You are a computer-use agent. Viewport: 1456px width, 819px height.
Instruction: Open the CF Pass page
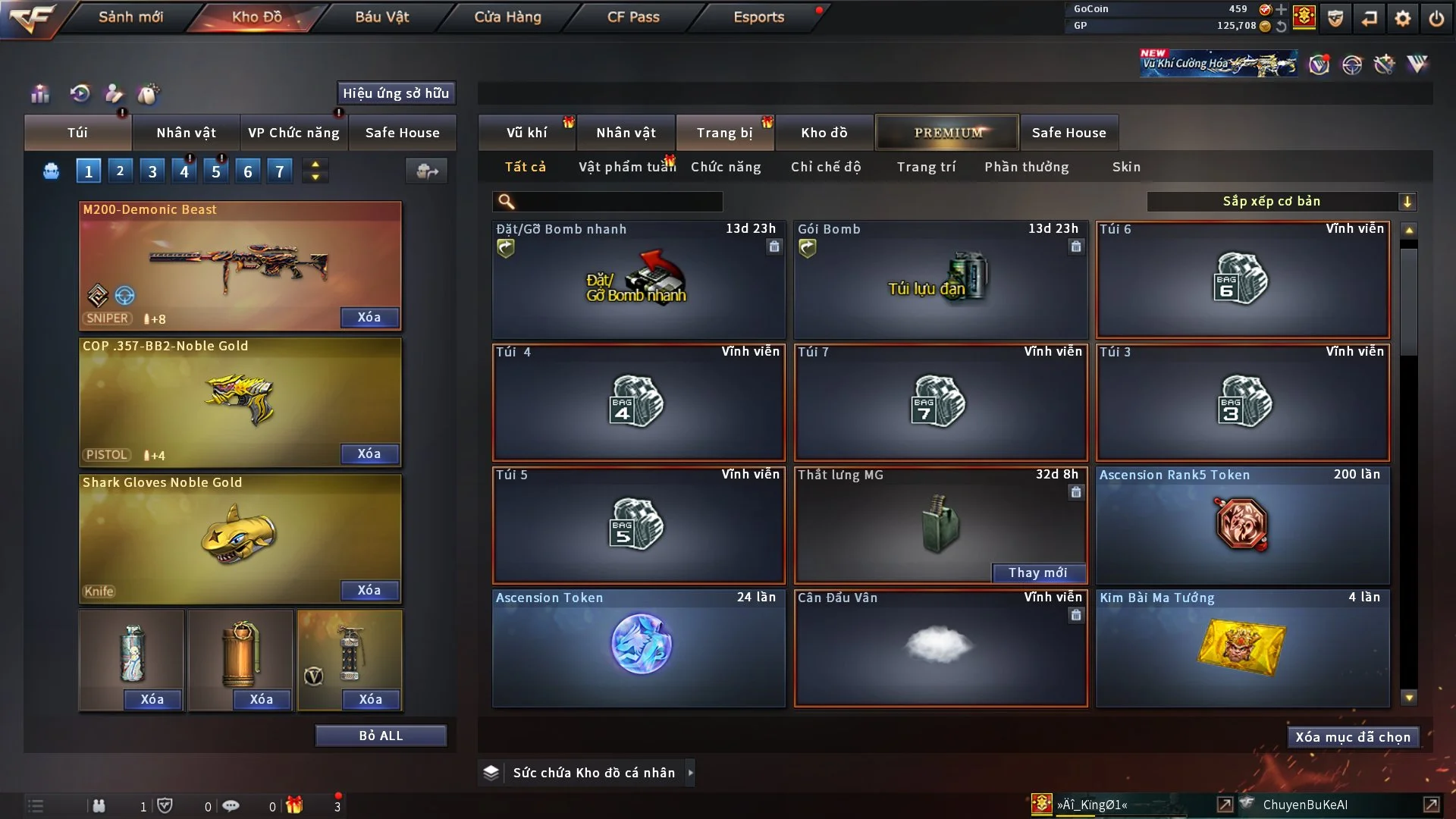tap(633, 17)
